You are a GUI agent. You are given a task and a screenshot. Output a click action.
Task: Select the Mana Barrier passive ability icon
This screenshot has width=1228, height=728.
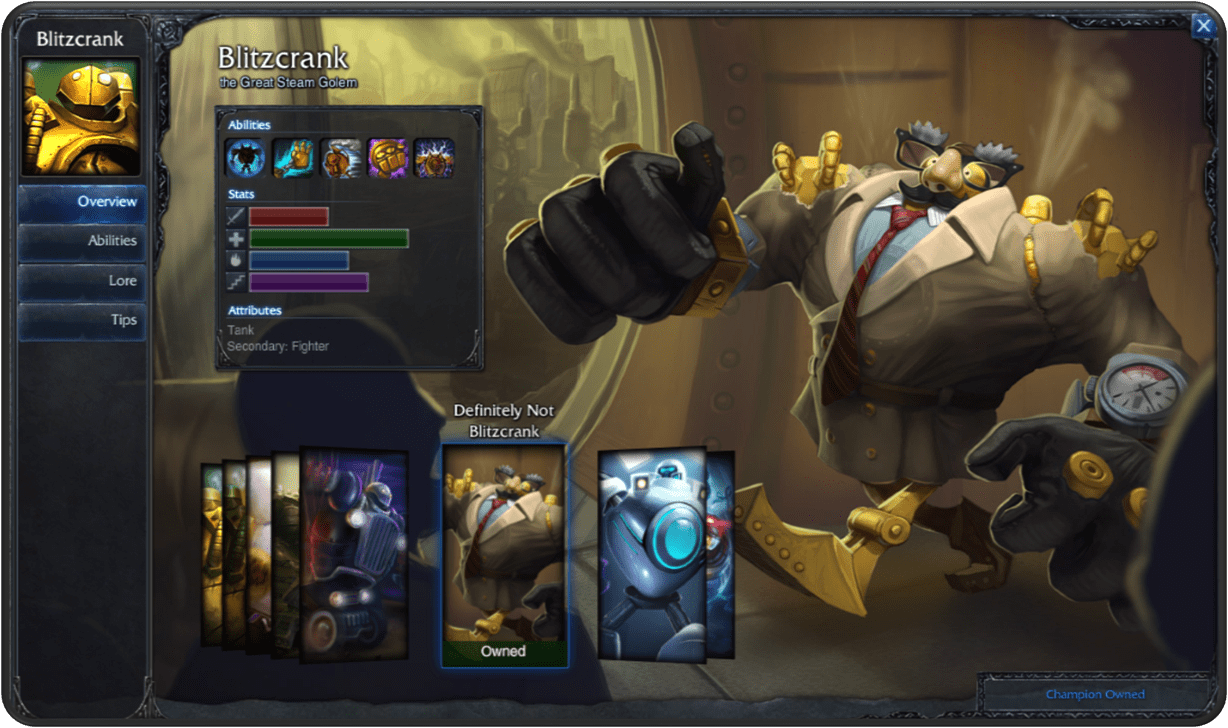click(244, 158)
